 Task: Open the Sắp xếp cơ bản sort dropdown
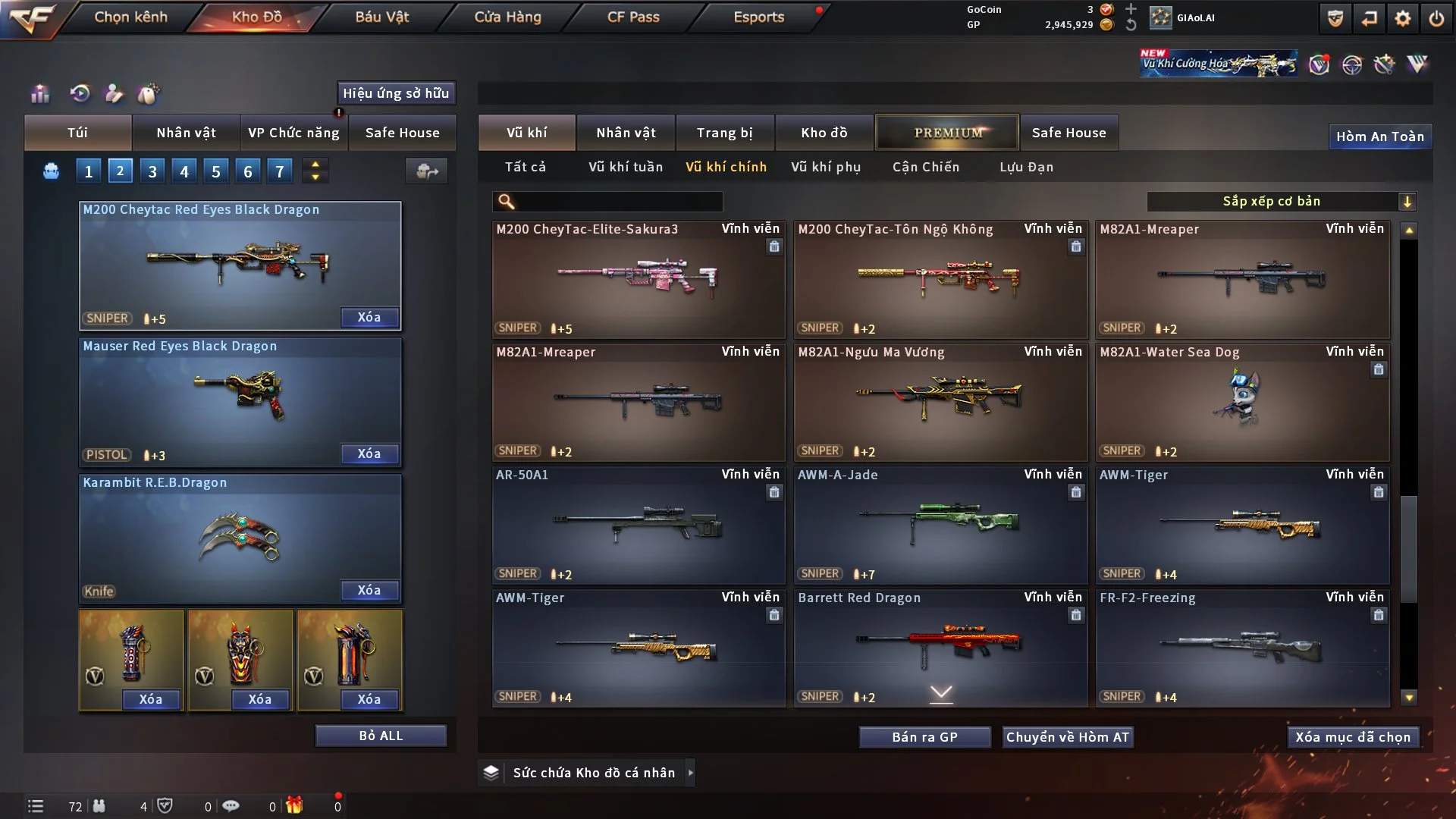pyautogui.click(x=1281, y=201)
